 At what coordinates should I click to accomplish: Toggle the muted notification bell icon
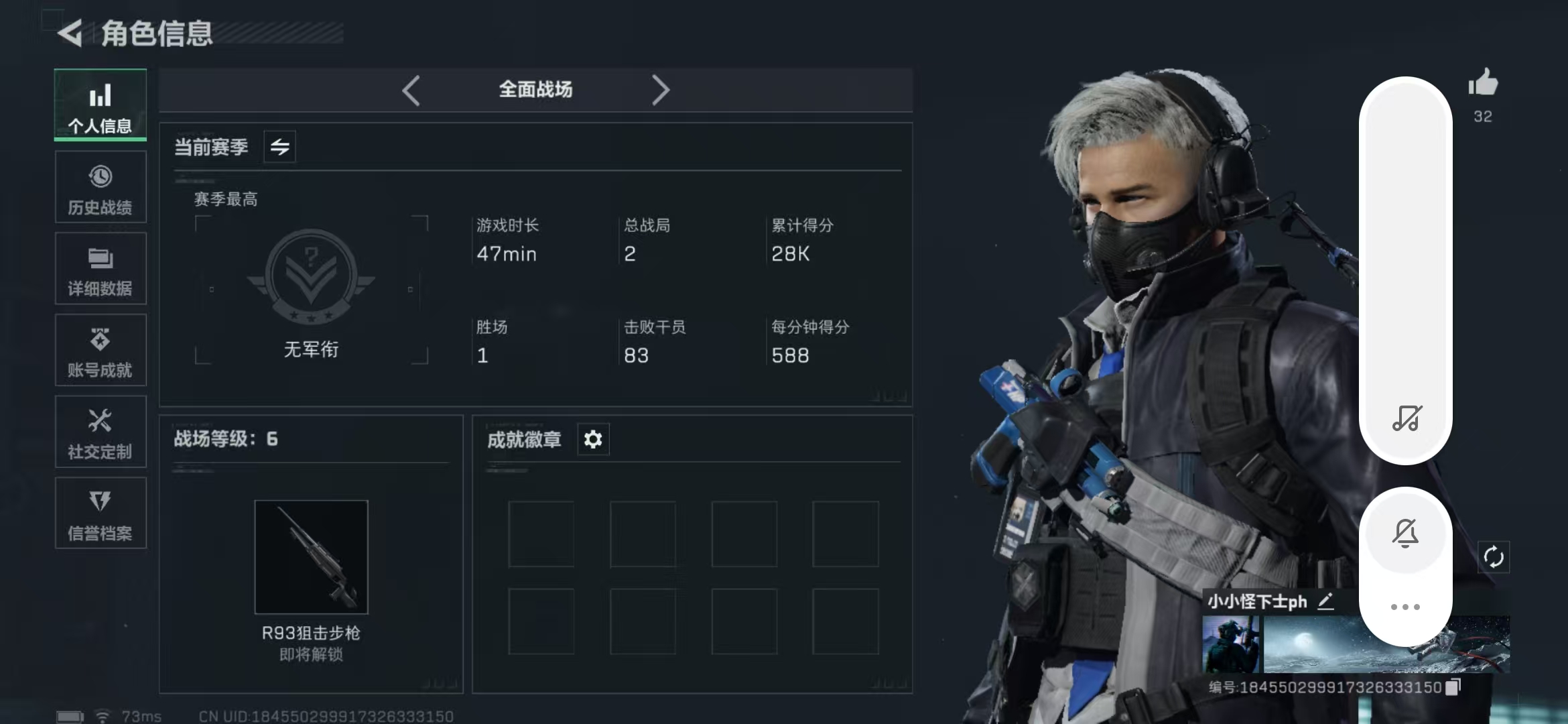click(x=1405, y=533)
